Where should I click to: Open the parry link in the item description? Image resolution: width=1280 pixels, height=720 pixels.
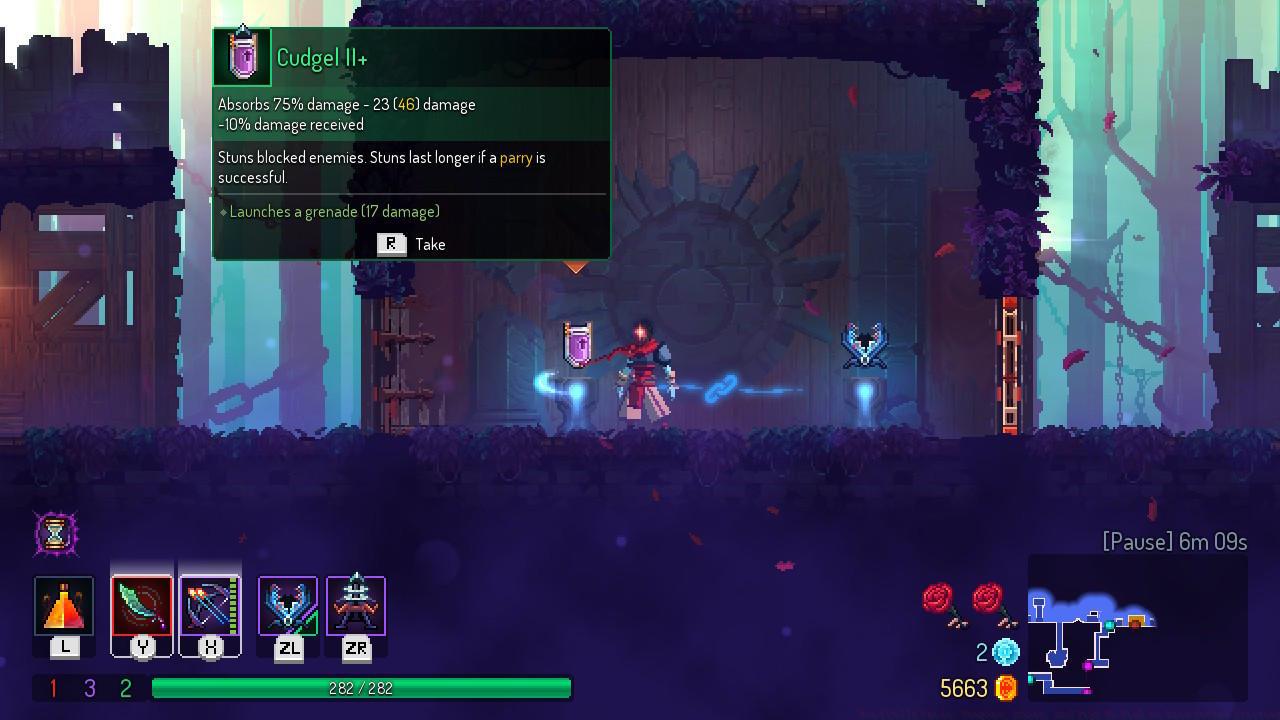pos(518,157)
